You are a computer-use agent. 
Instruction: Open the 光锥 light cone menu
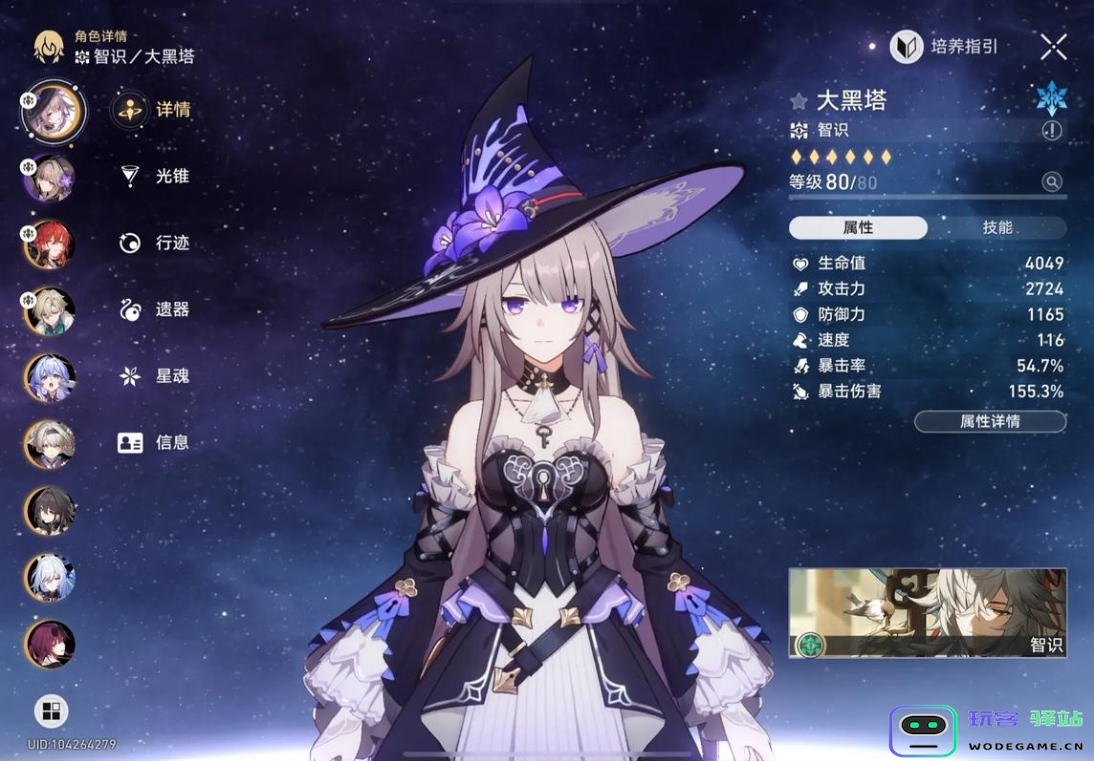155,176
